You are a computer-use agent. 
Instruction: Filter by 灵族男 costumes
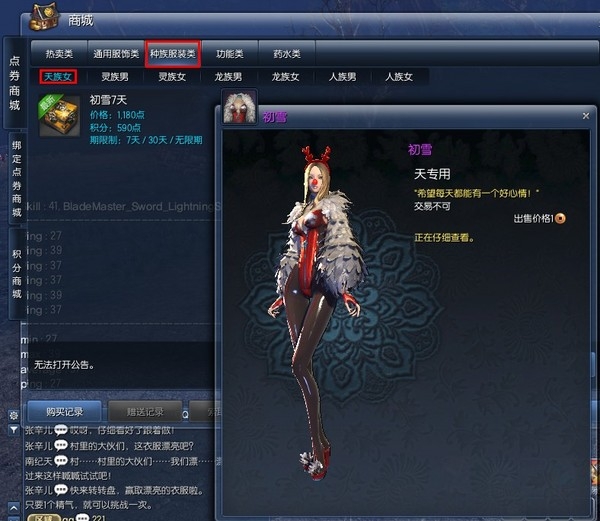[x=115, y=76]
